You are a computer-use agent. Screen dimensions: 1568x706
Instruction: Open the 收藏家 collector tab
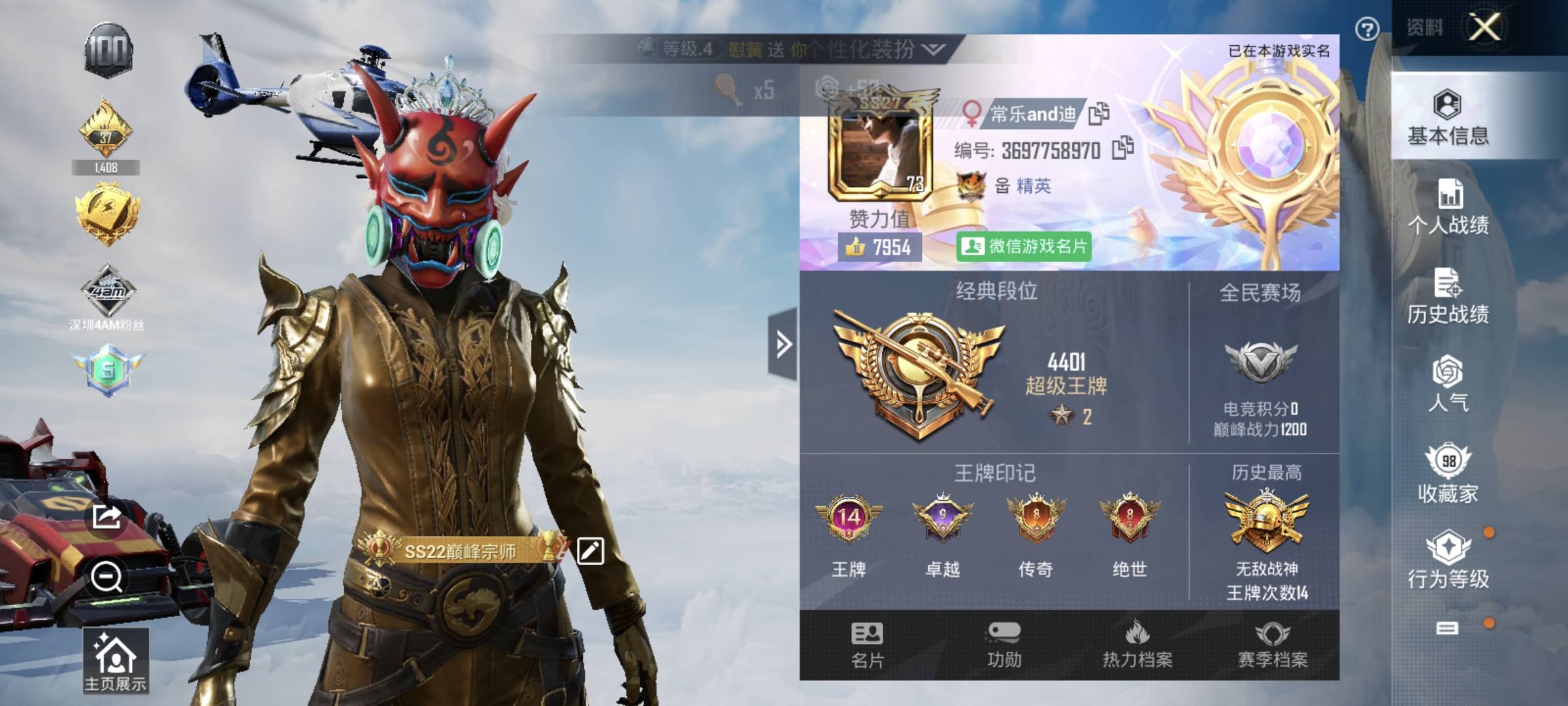click(x=1448, y=473)
